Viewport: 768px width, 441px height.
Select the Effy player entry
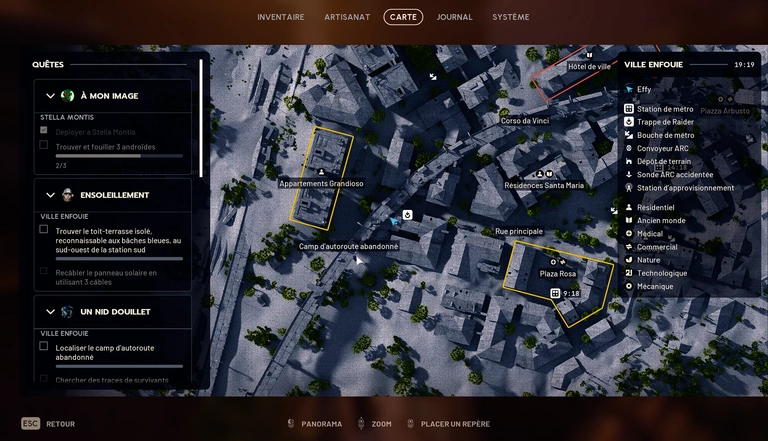click(643, 89)
